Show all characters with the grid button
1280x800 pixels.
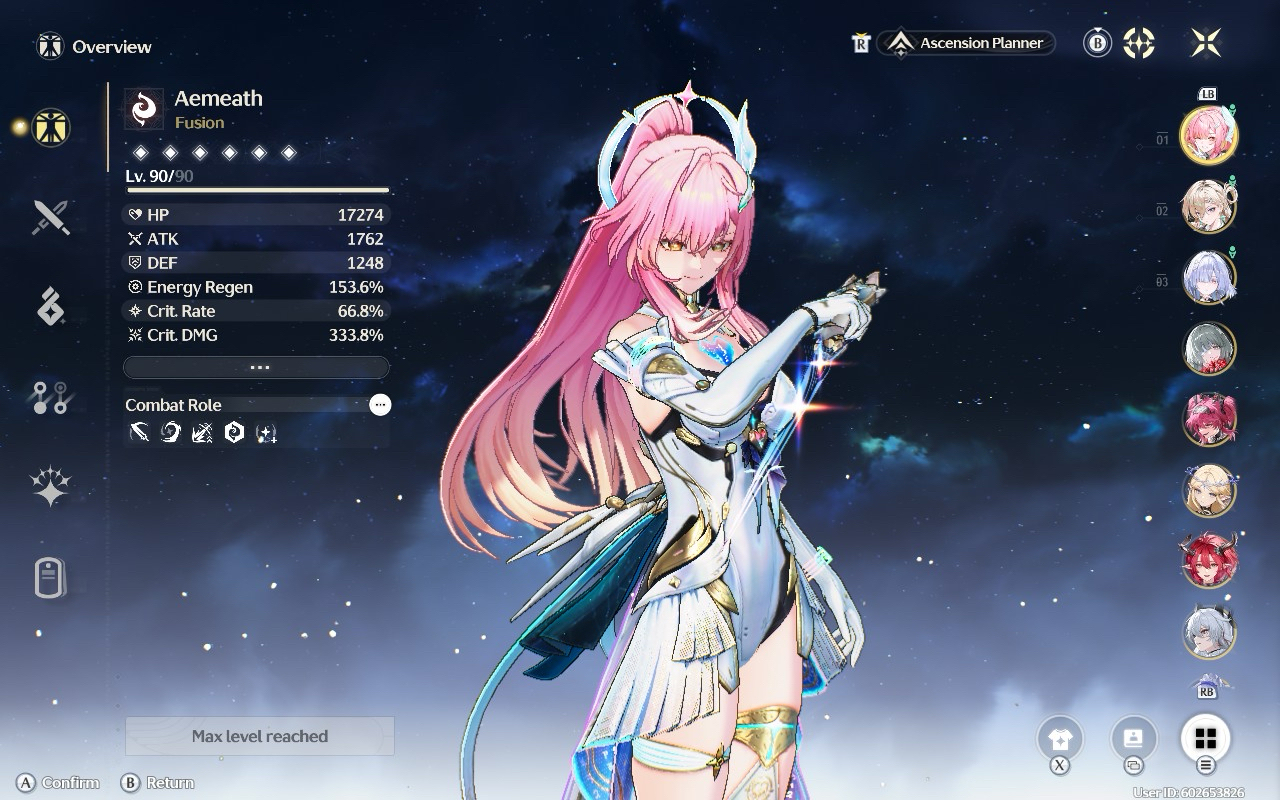point(1206,740)
